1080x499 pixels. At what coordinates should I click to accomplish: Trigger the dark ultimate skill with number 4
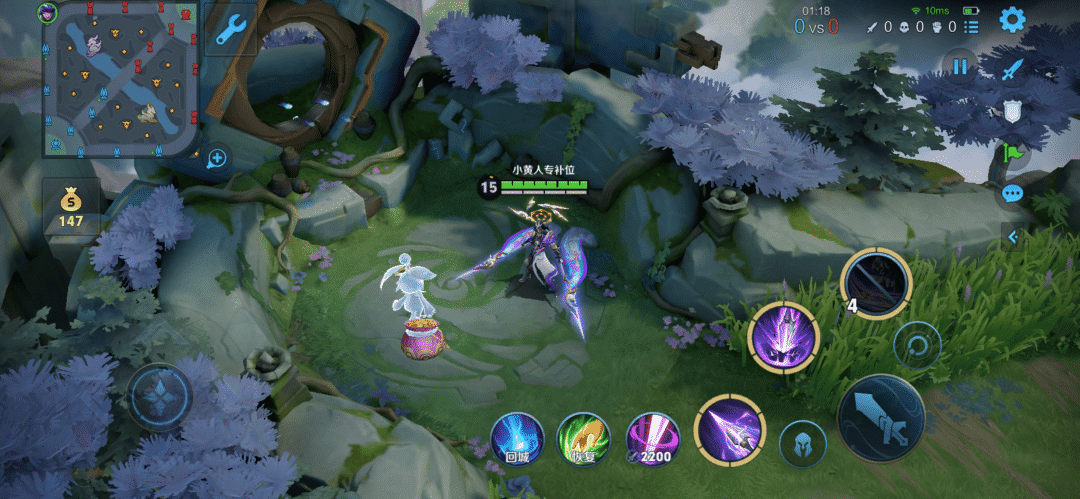[876, 283]
